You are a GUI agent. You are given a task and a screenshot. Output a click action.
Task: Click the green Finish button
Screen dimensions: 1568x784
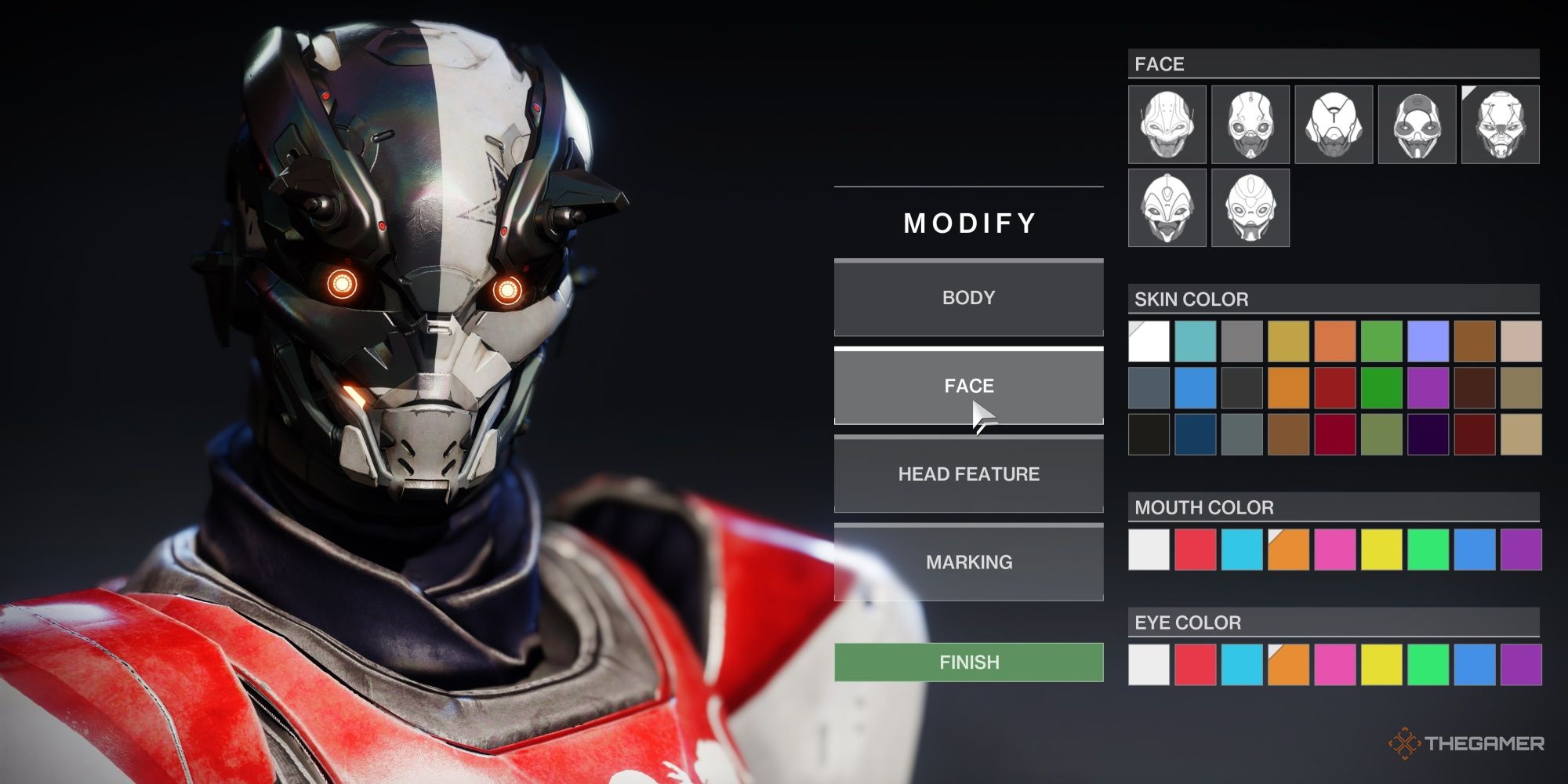(968, 662)
